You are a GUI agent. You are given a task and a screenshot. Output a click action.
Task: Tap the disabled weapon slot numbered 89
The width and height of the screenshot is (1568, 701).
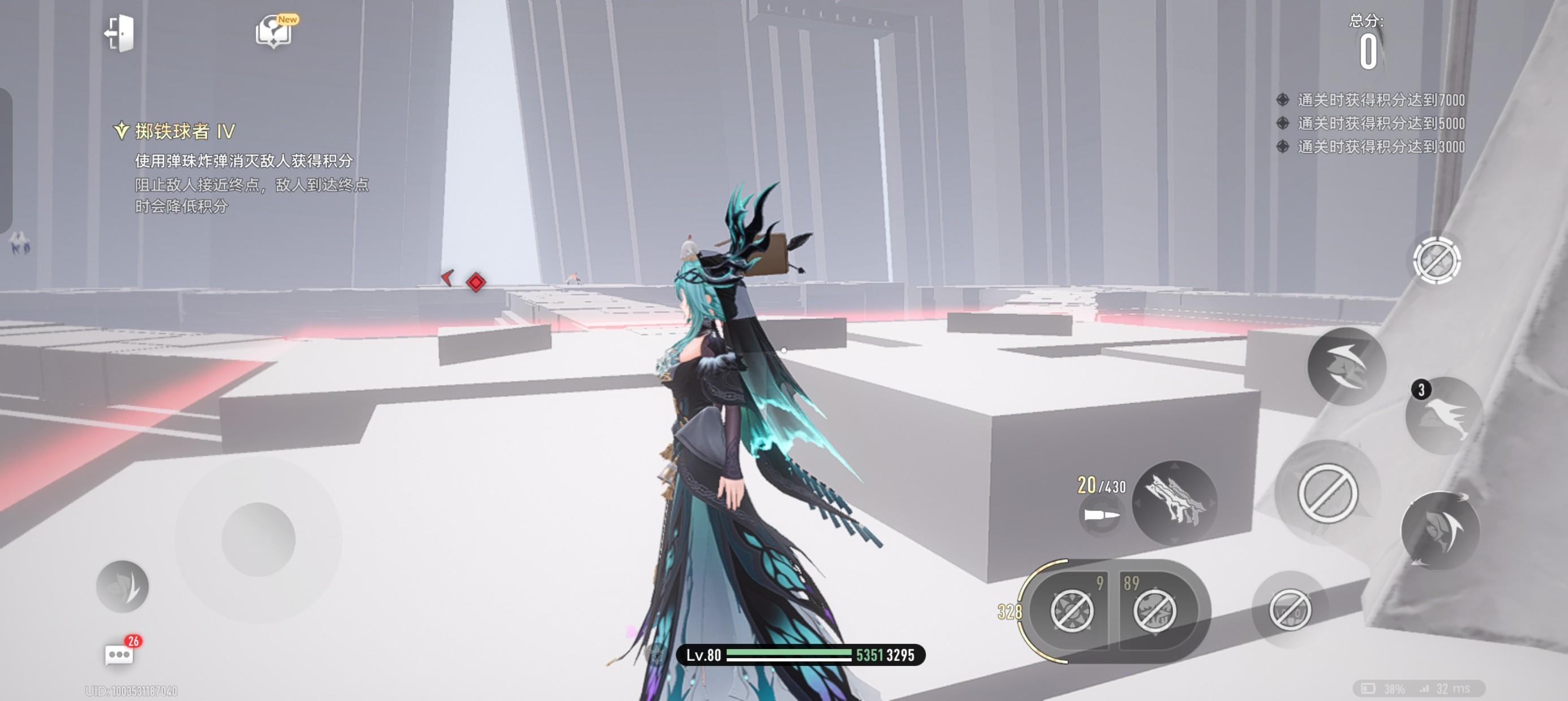[x=1155, y=610]
